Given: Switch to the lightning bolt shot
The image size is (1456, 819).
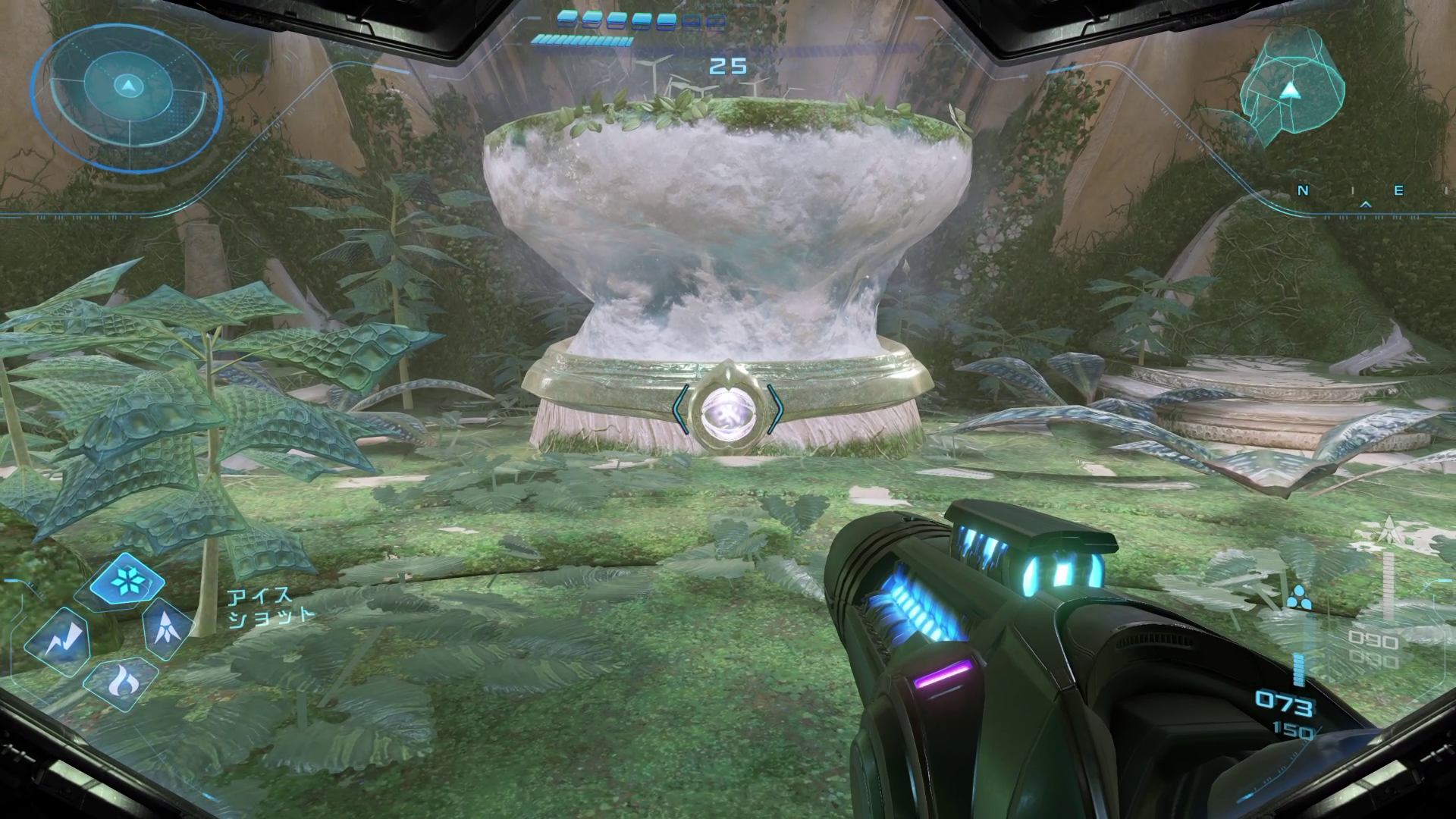Looking at the screenshot, I should pos(58,642).
